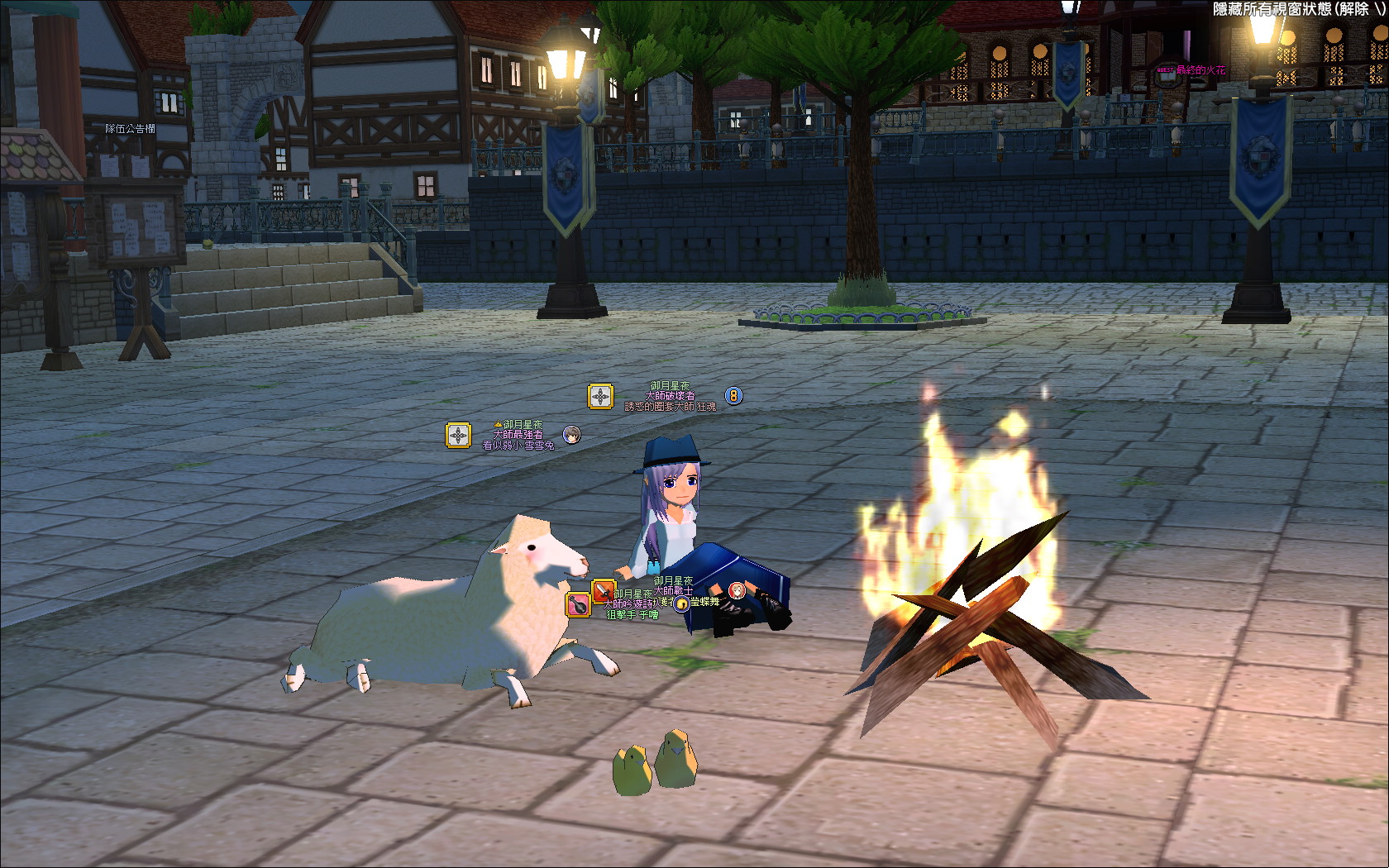Open the boy portrait badge near 雪雪兔
This screenshot has height=868, width=1389.
click(x=571, y=434)
